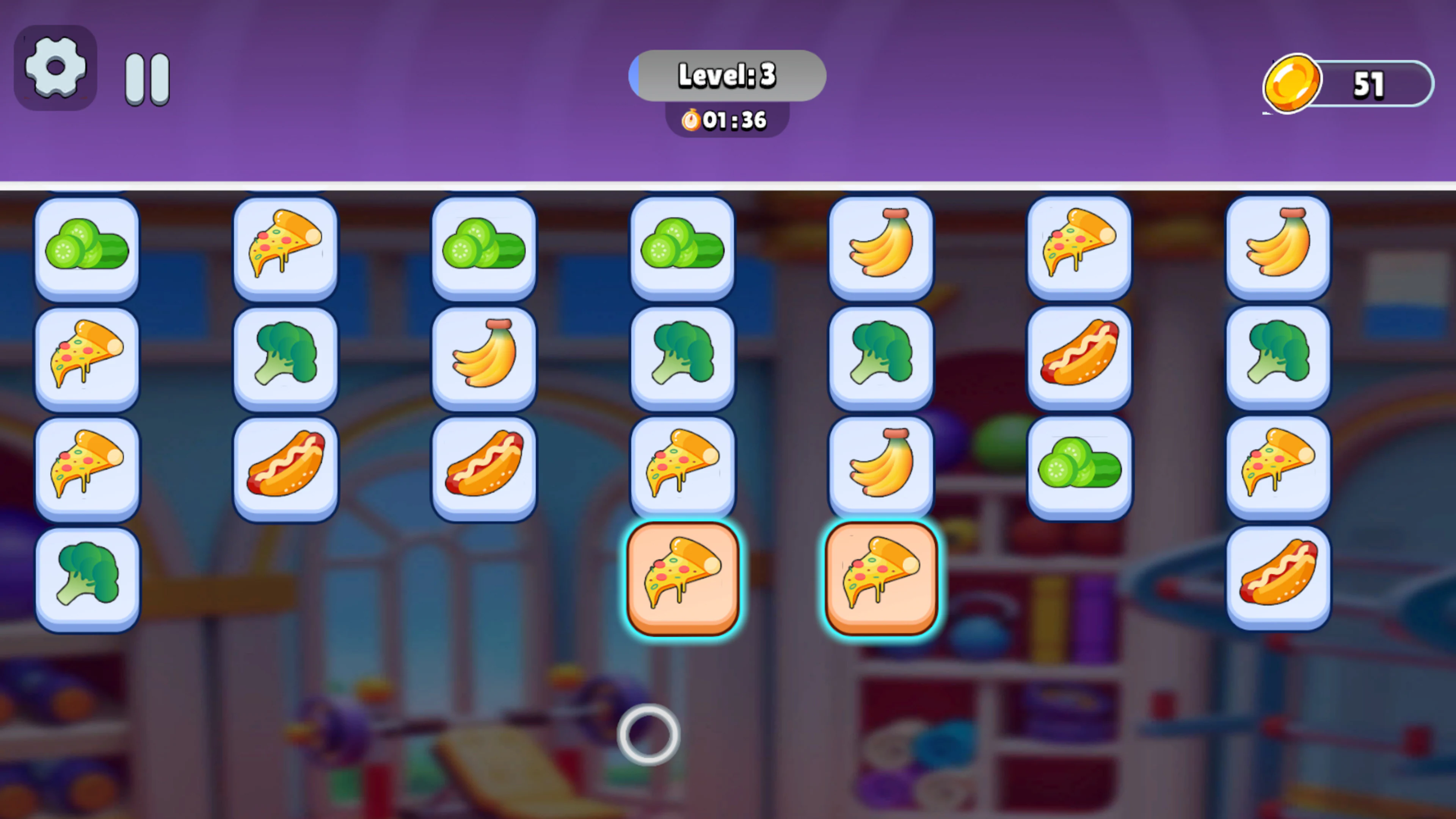This screenshot has width=1456, height=819.
Task: Click the timer showing 01:36
Action: click(x=727, y=121)
